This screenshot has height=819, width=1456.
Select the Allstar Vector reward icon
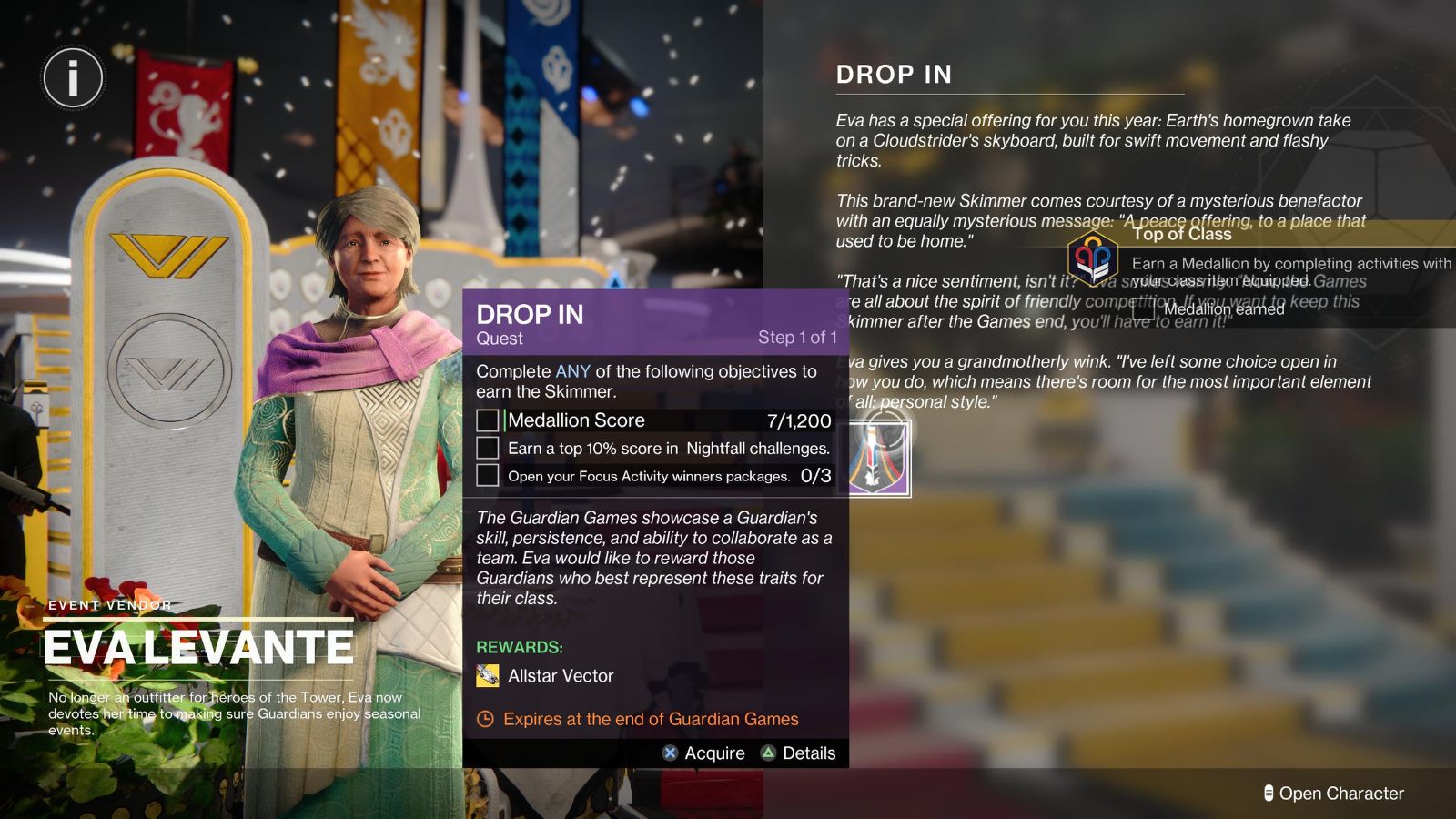pos(486,675)
